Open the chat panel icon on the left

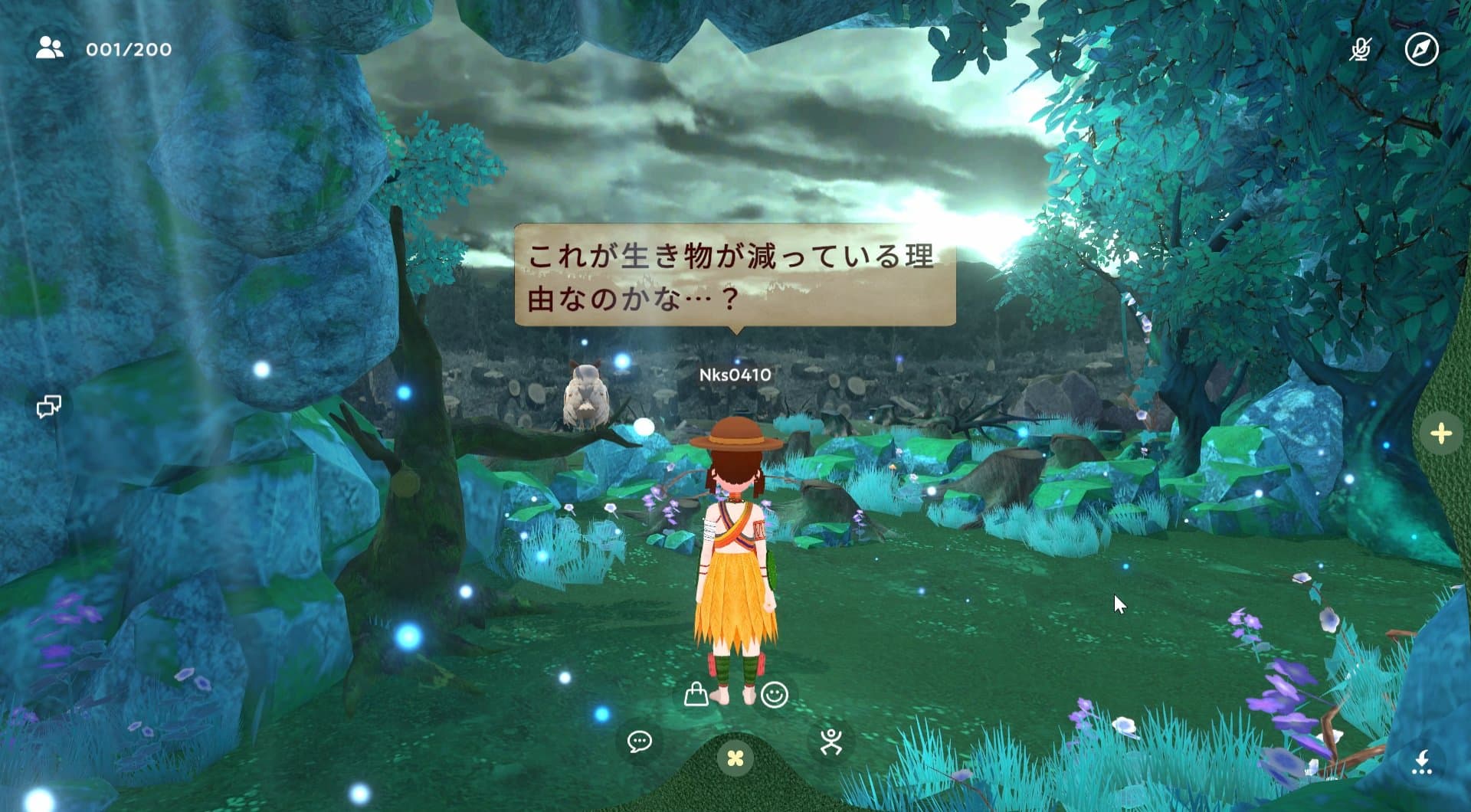point(48,404)
